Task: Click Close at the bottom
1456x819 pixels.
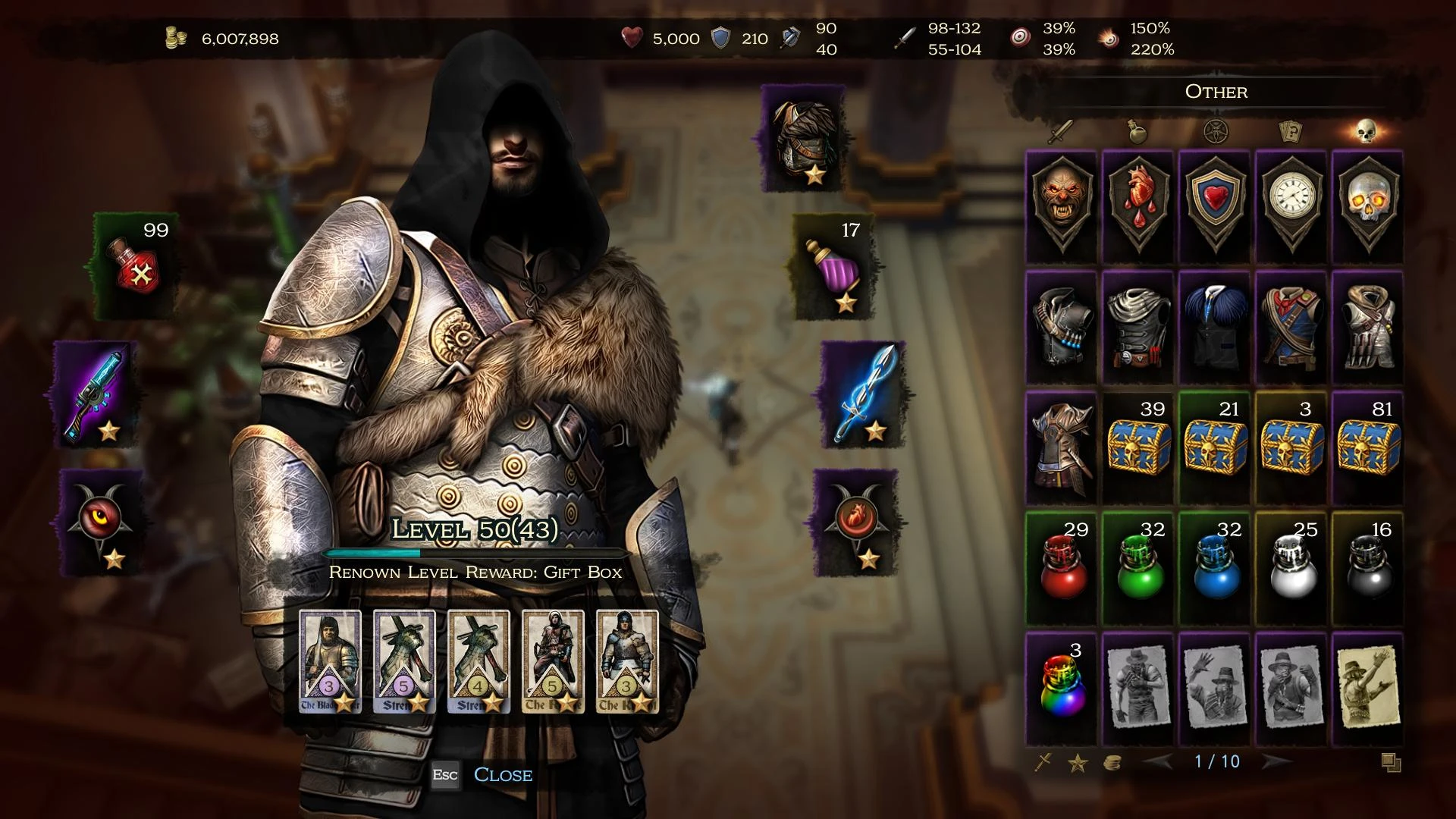Action: pos(504,775)
